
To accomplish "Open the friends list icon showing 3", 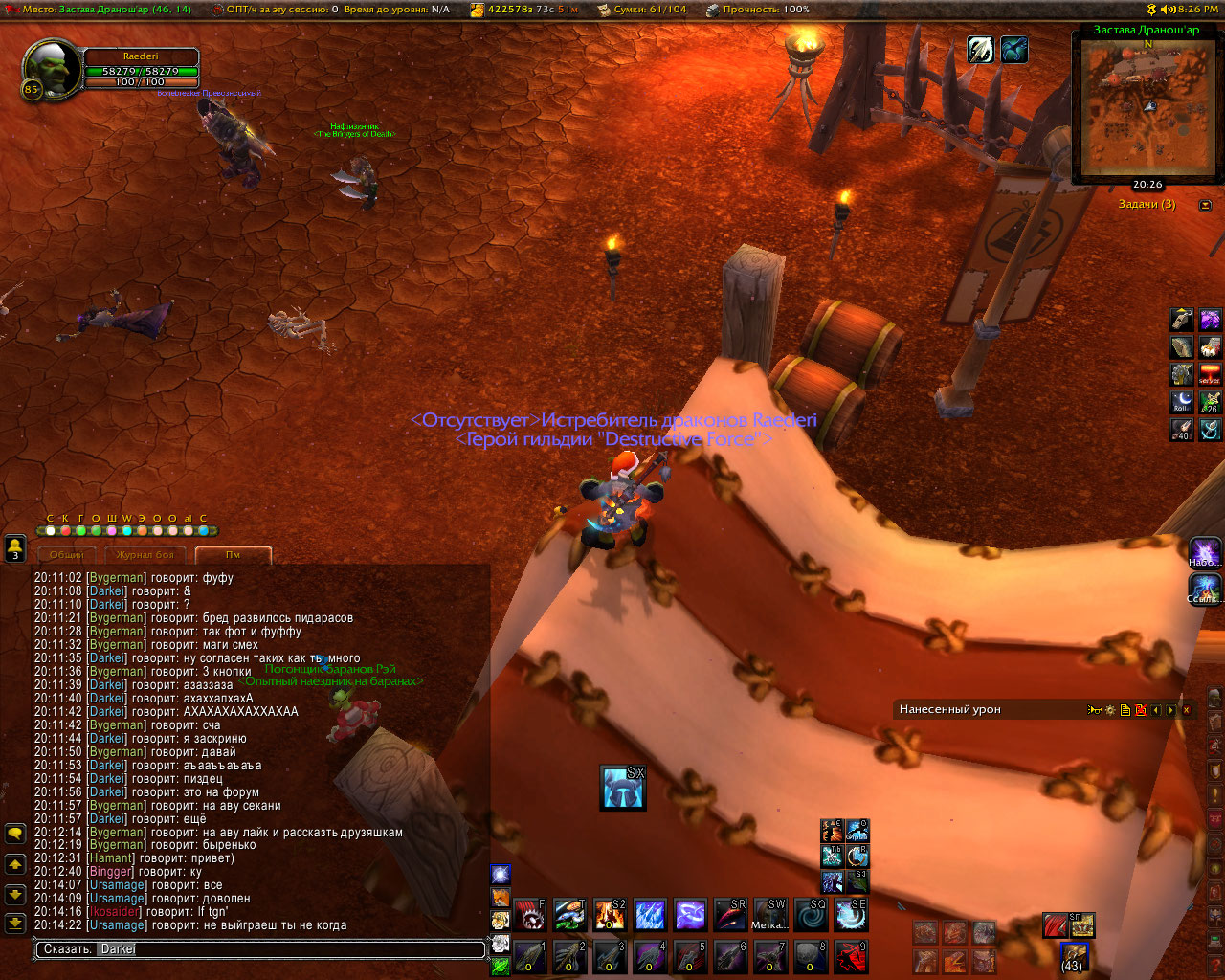I will [15, 548].
